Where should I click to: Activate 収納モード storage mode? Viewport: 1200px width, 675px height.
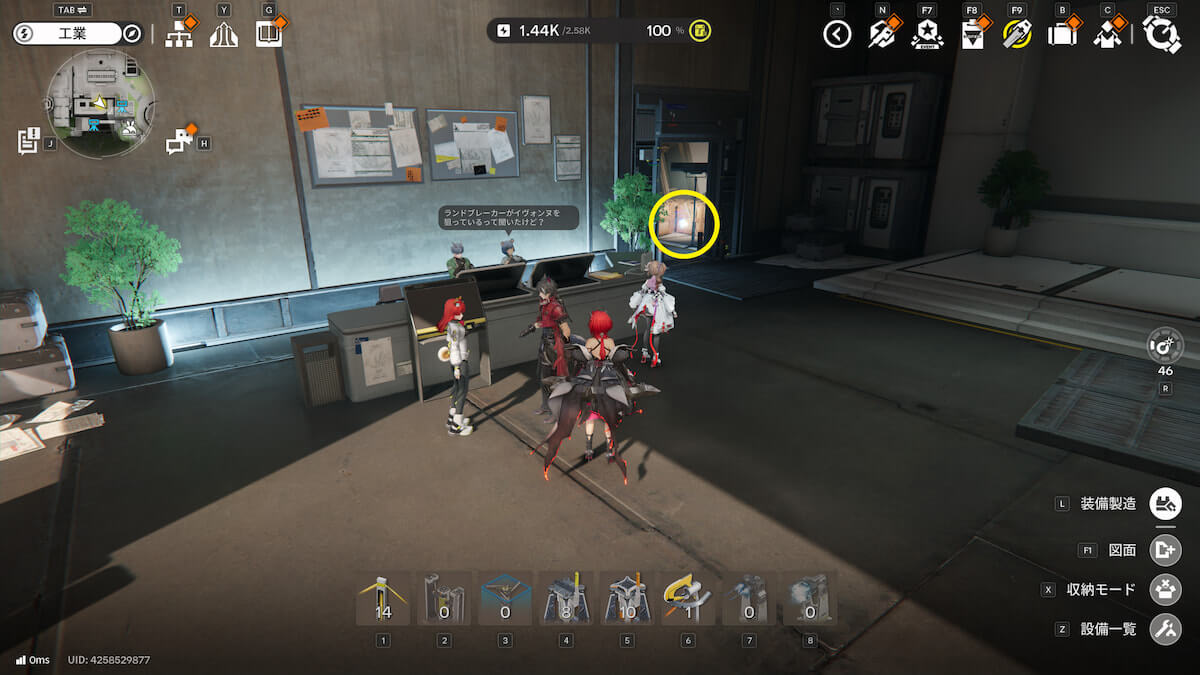1165,589
